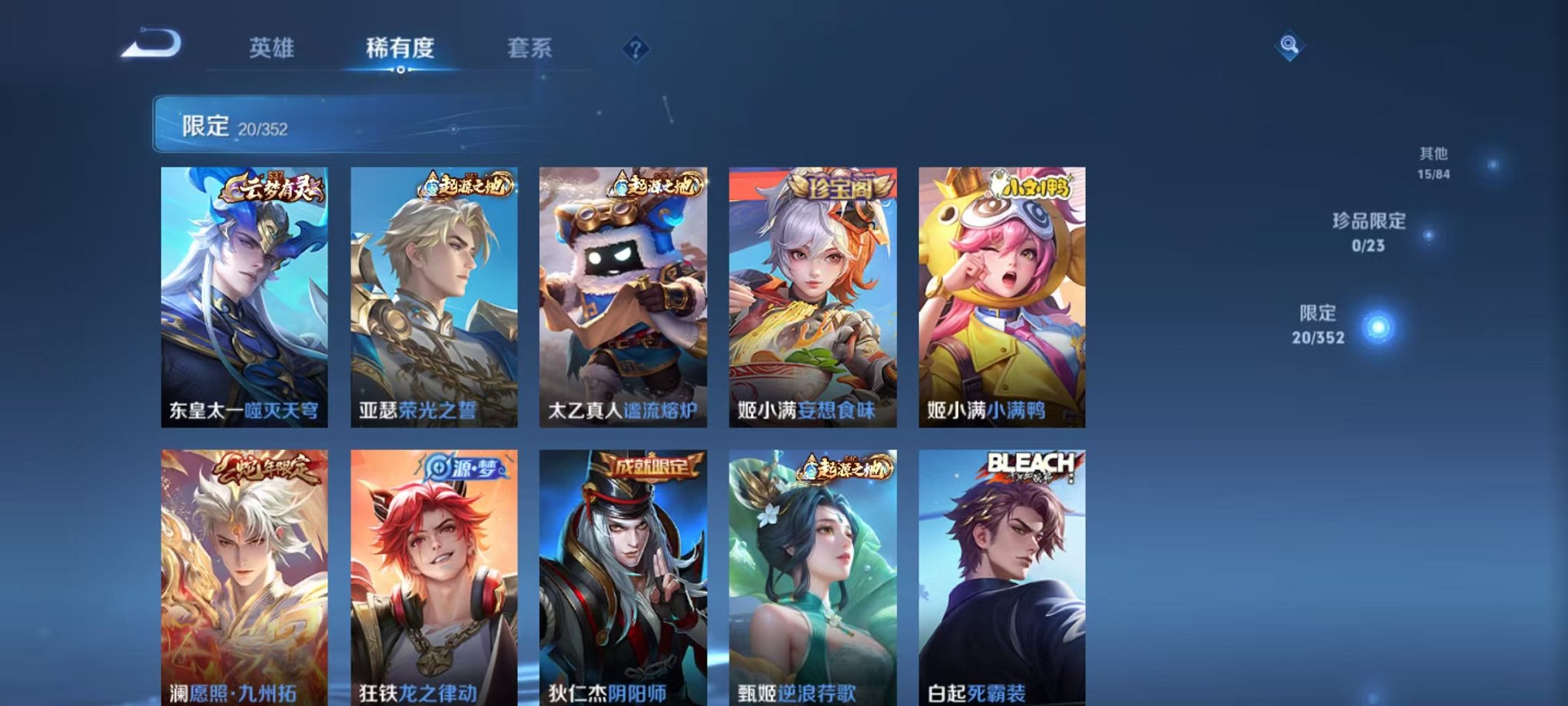Click the 稀有度 tab label
The height and width of the screenshot is (706, 1568).
click(x=401, y=48)
